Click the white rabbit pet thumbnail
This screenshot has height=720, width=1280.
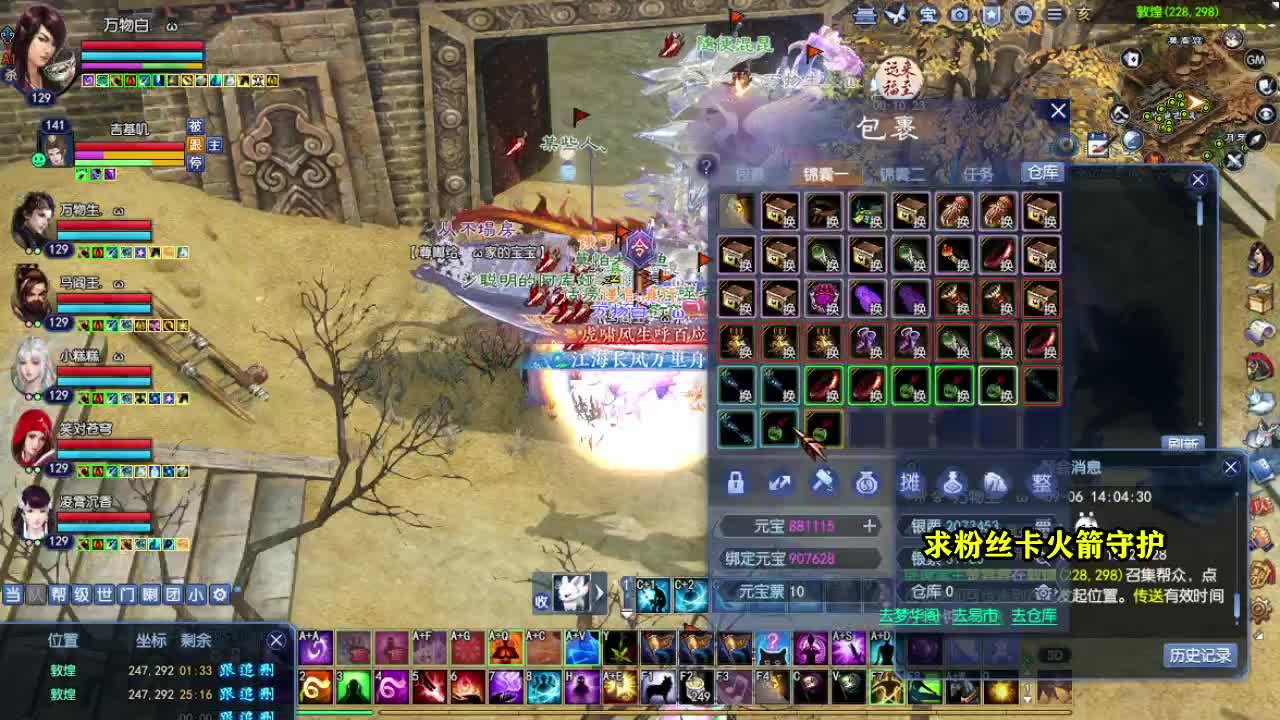point(572,593)
